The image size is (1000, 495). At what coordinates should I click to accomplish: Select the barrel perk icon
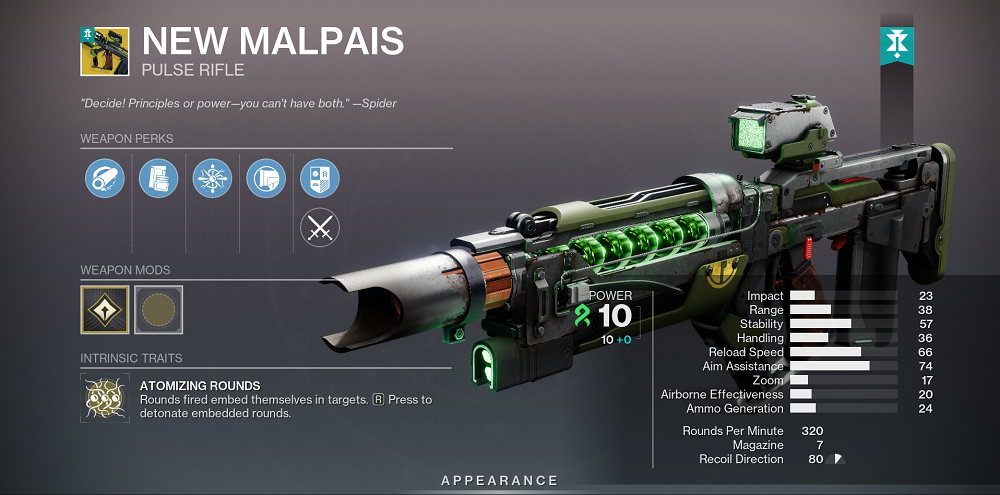[x=104, y=179]
